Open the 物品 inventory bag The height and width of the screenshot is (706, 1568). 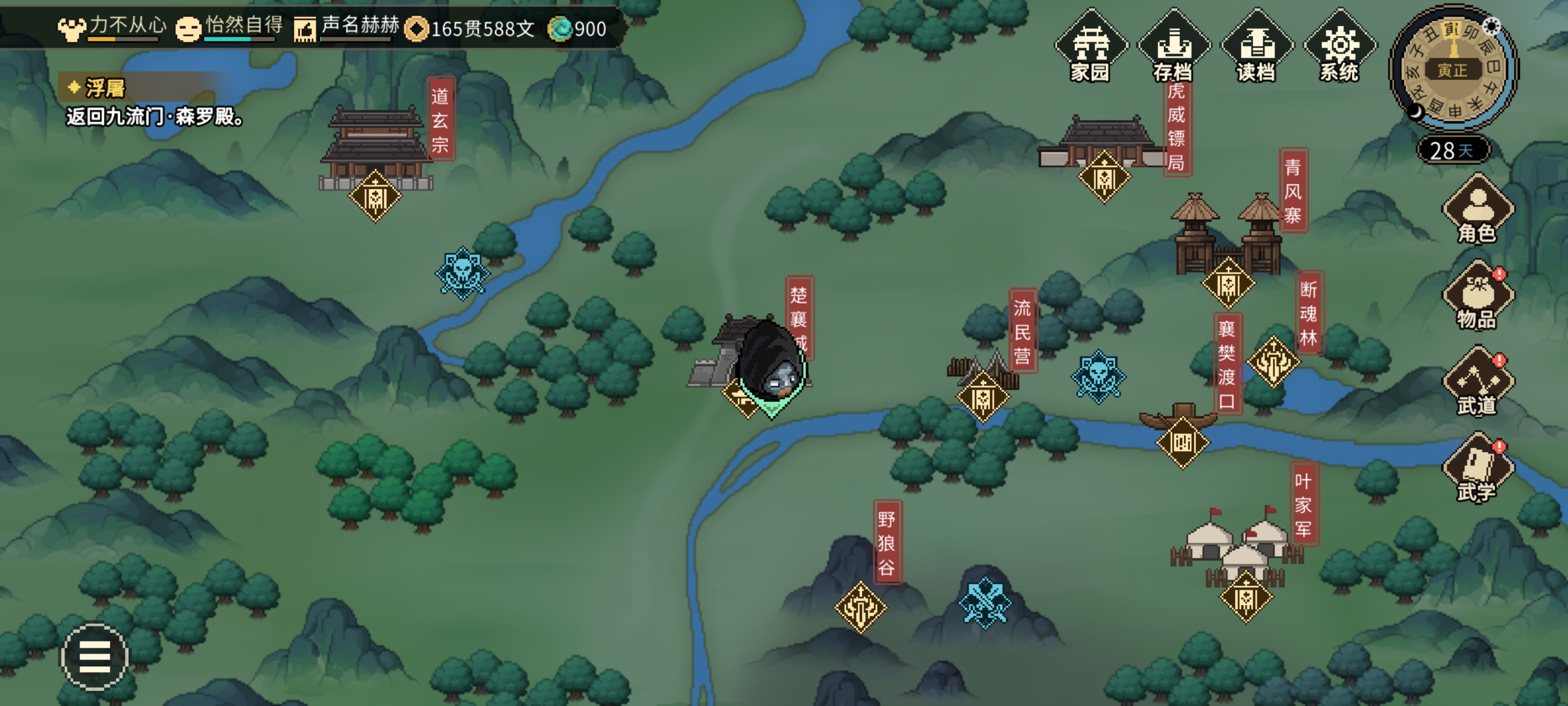1477,296
